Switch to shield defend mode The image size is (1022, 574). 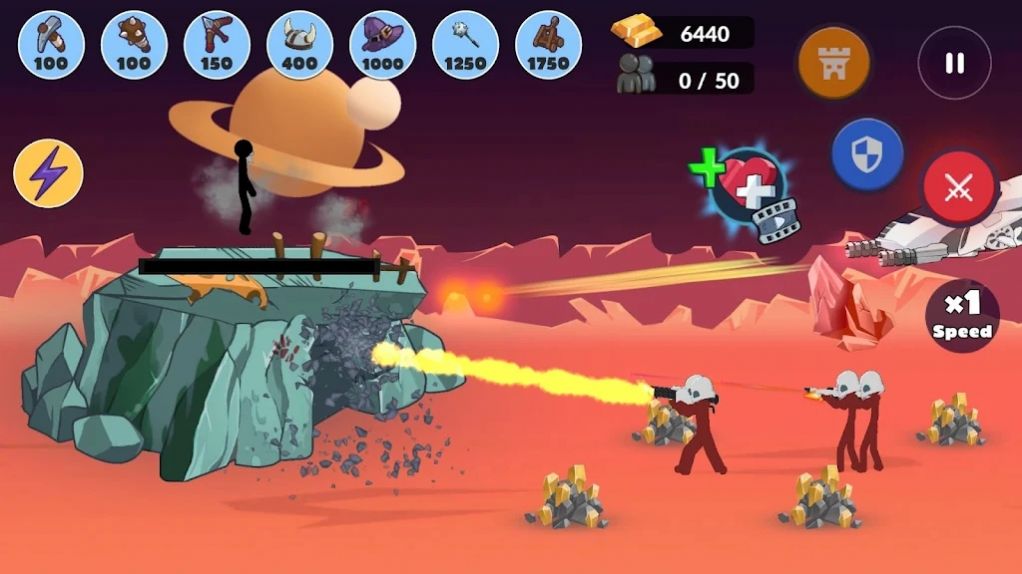pos(867,155)
